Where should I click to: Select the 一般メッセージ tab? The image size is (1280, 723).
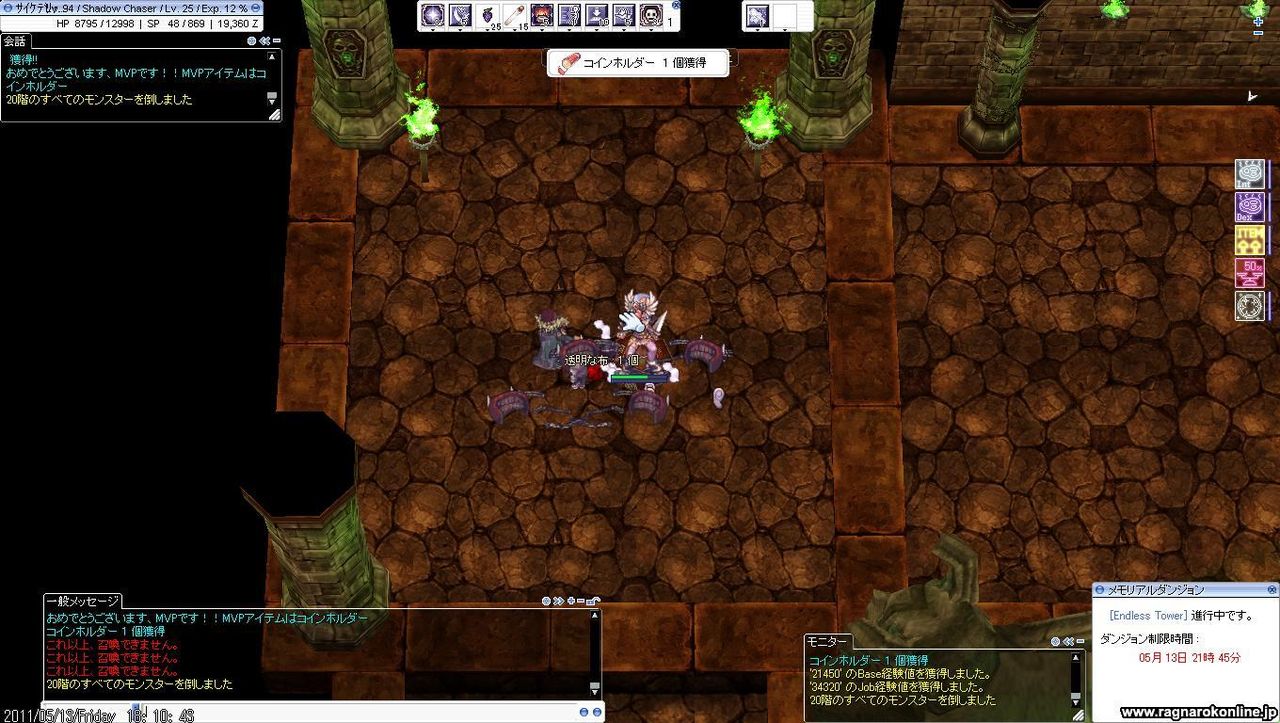coord(82,602)
